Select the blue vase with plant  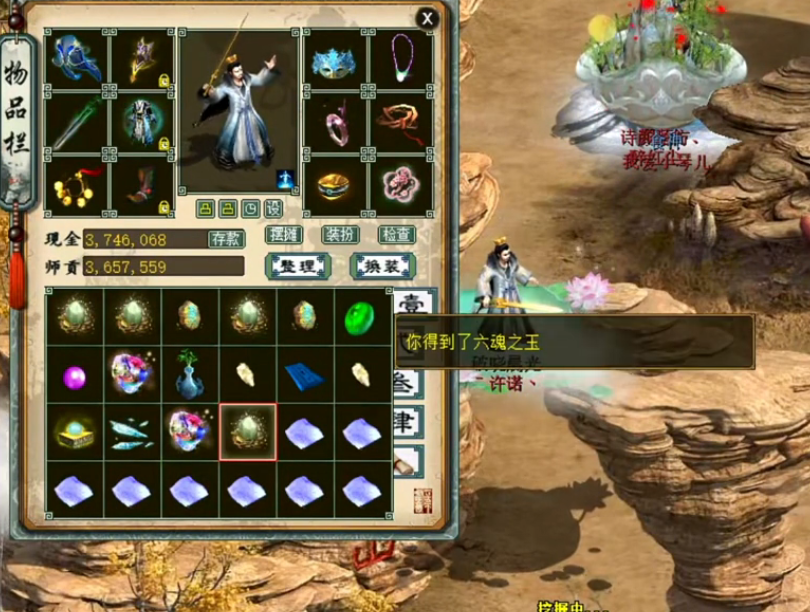click(x=191, y=375)
